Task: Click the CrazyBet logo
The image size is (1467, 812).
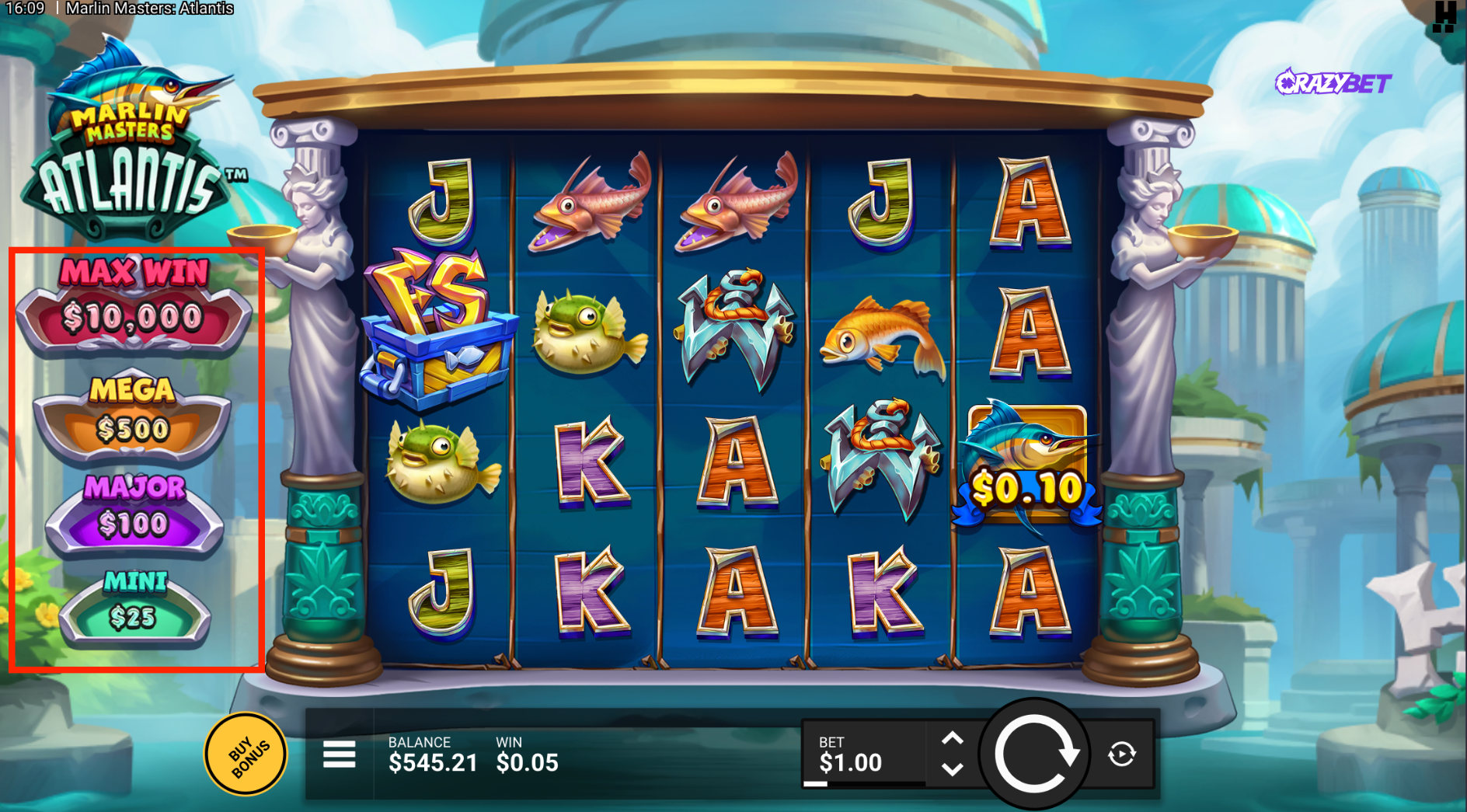Action: coord(1333,82)
